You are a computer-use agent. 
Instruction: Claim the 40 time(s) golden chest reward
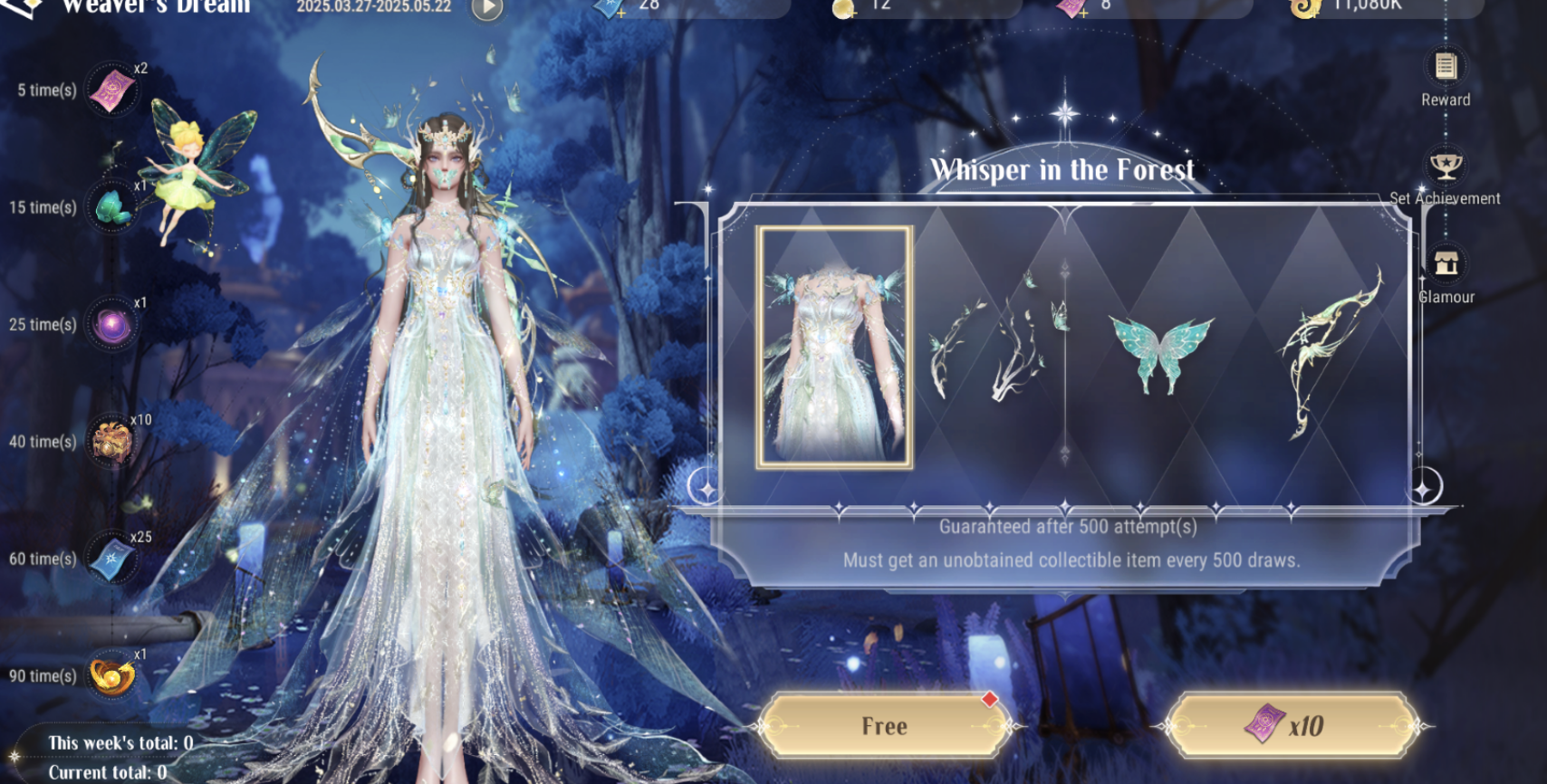click(113, 442)
